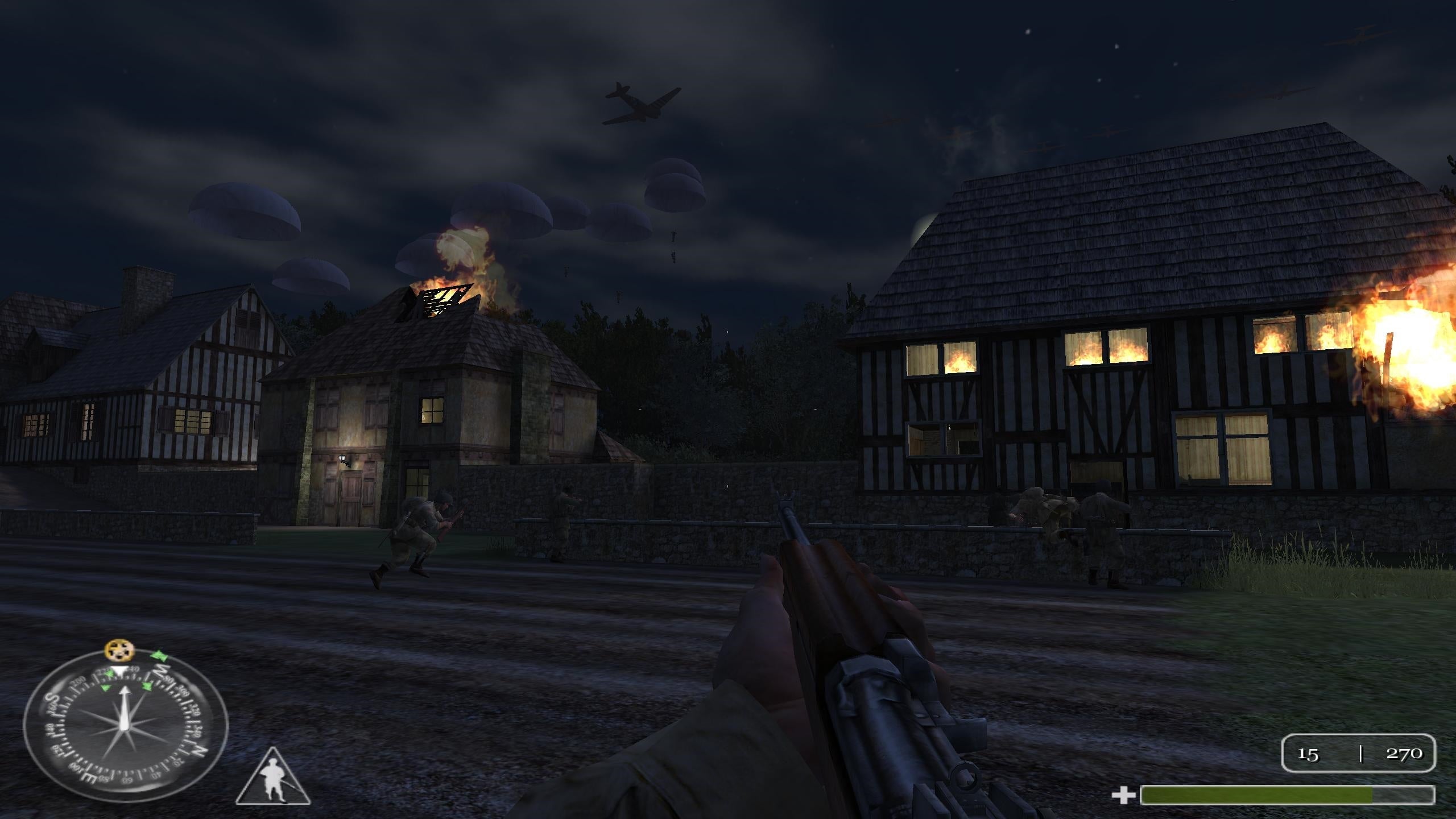Select the divider between magazine and reserve ammo

[x=1362, y=755]
